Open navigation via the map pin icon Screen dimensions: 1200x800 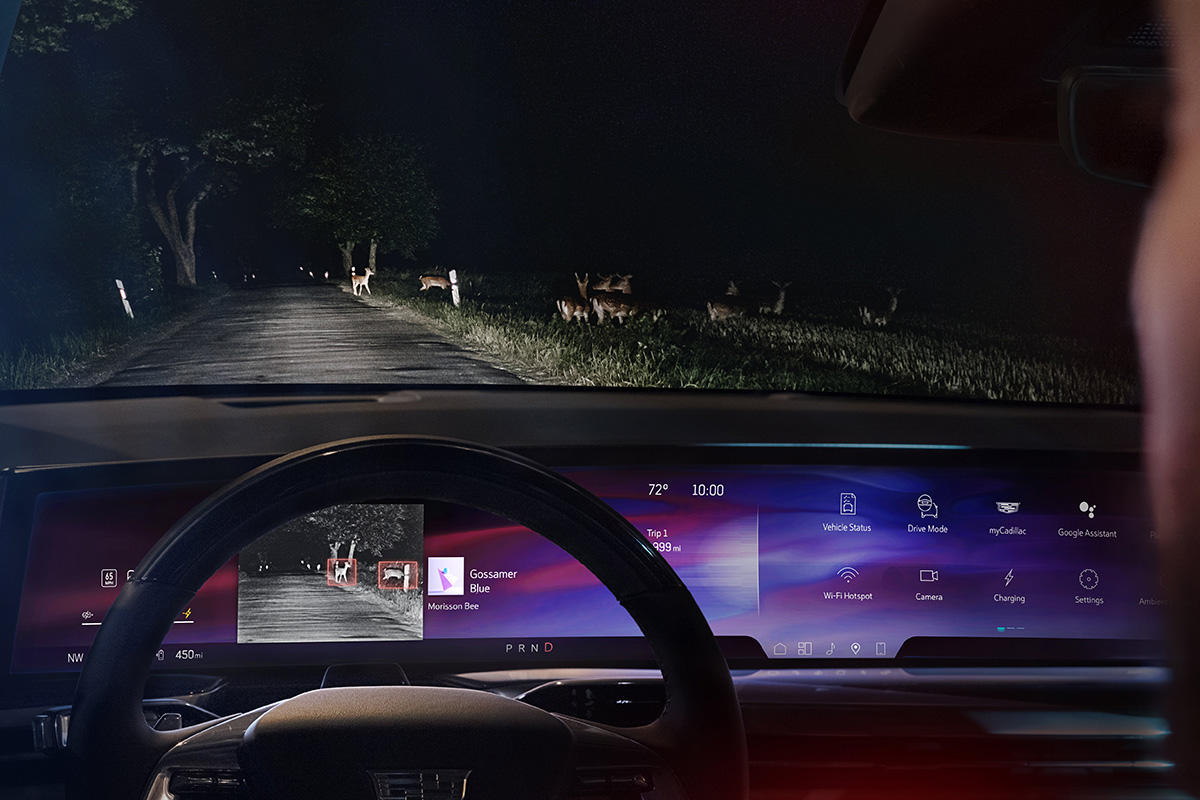pyautogui.click(x=855, y=649)
